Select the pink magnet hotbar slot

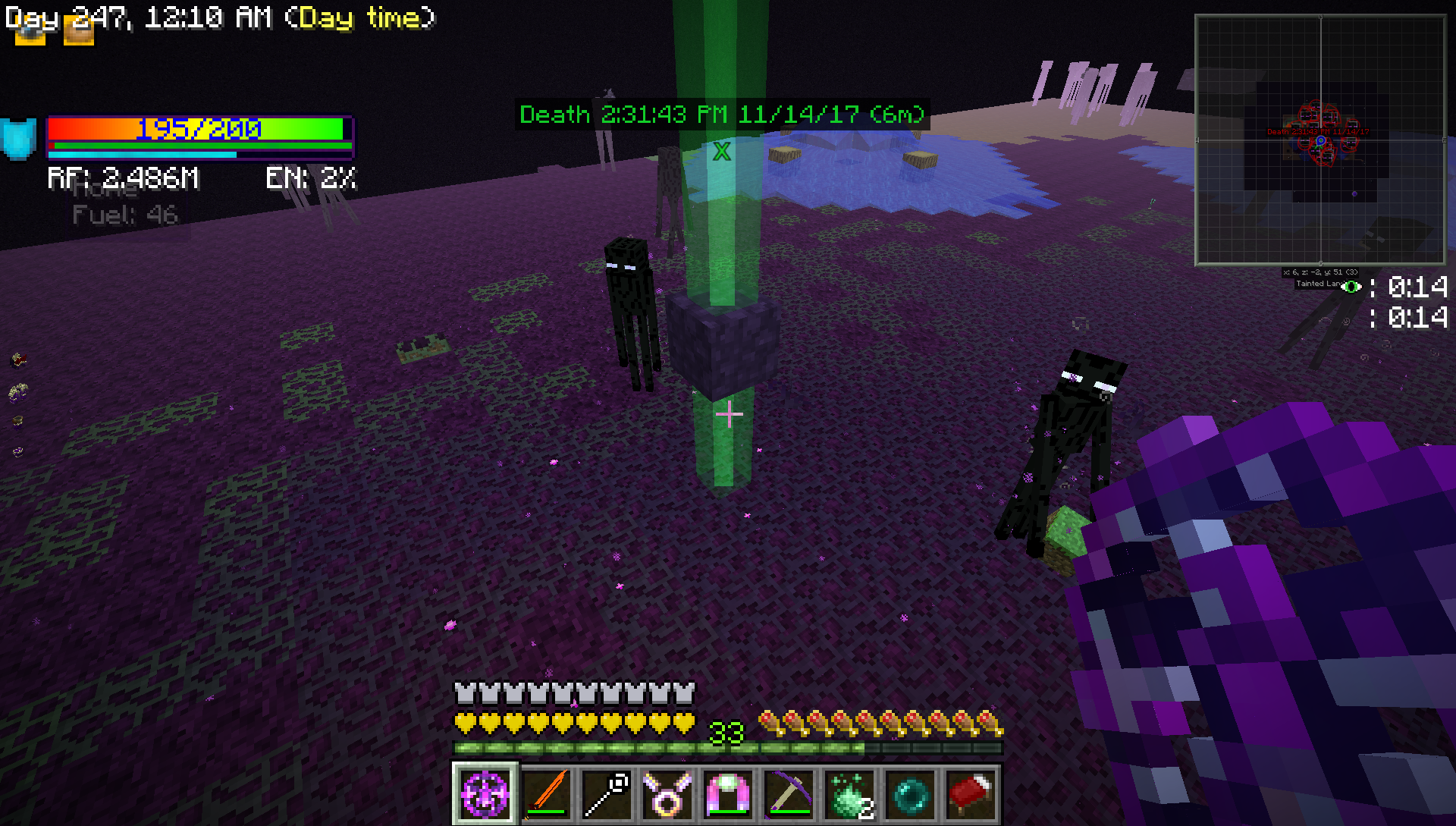coord(728,793)
